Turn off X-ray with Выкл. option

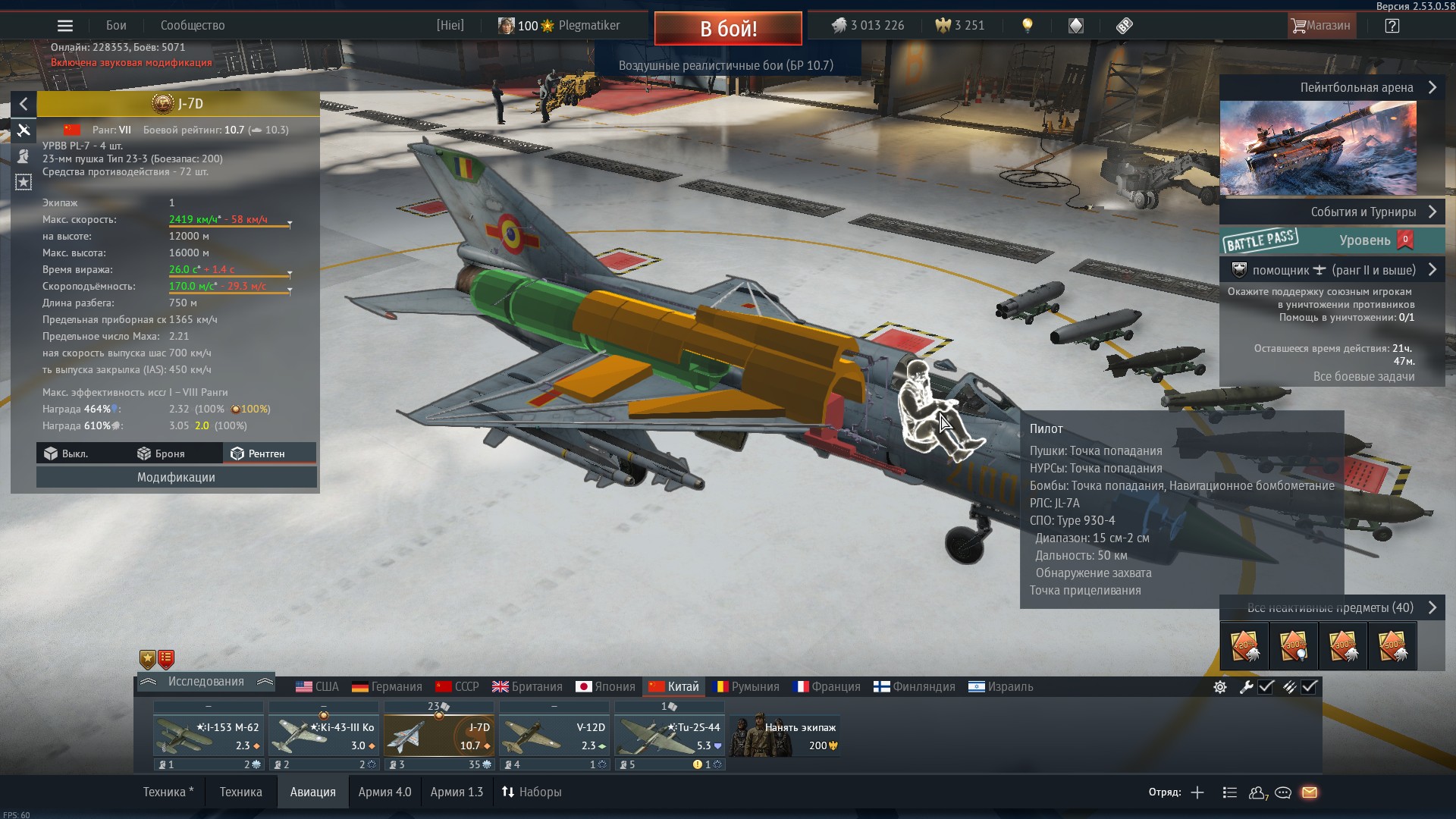tap(67, 453)
